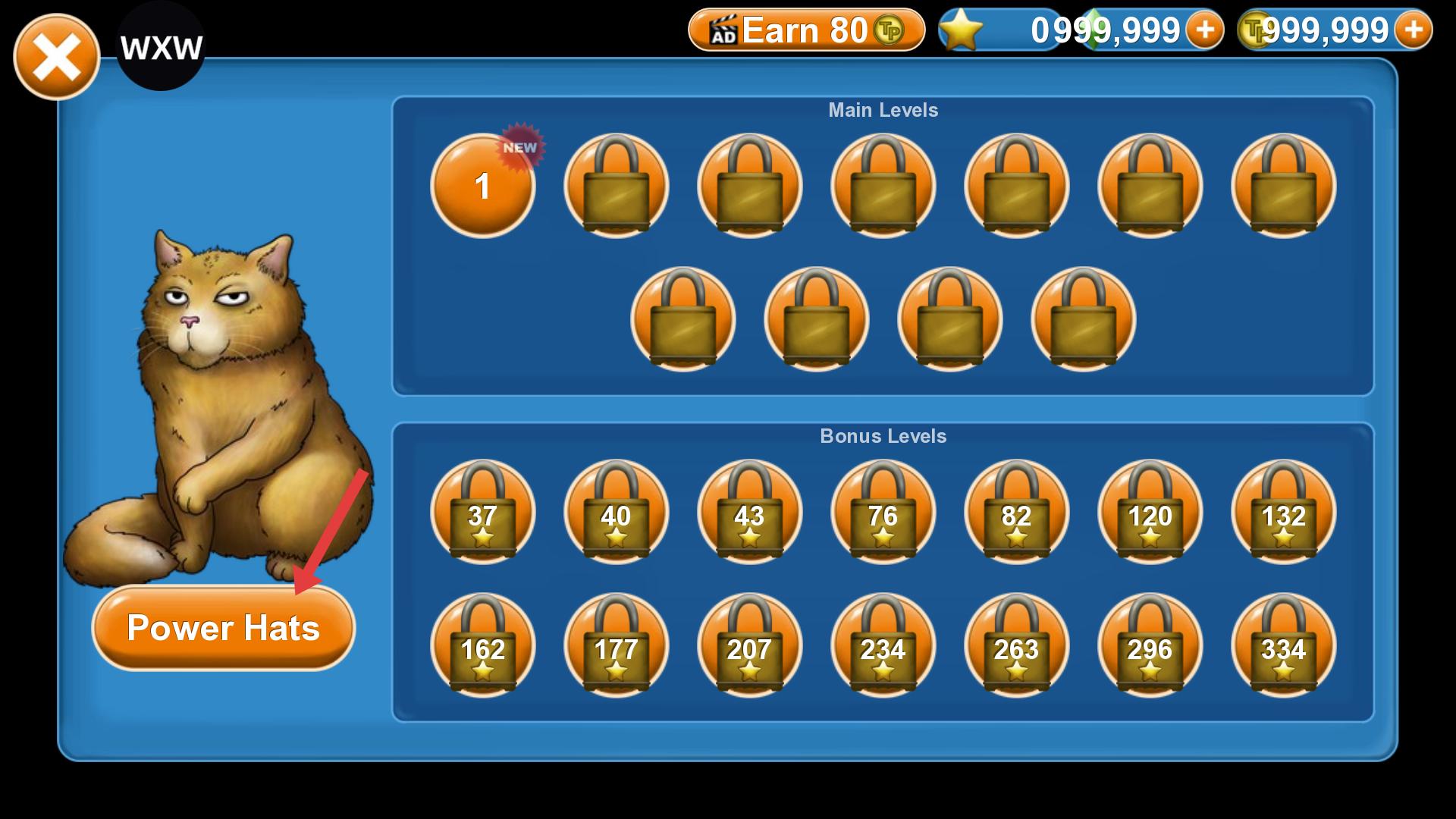
Task: Close the level select screen
Action: click(x=56, y=57)
